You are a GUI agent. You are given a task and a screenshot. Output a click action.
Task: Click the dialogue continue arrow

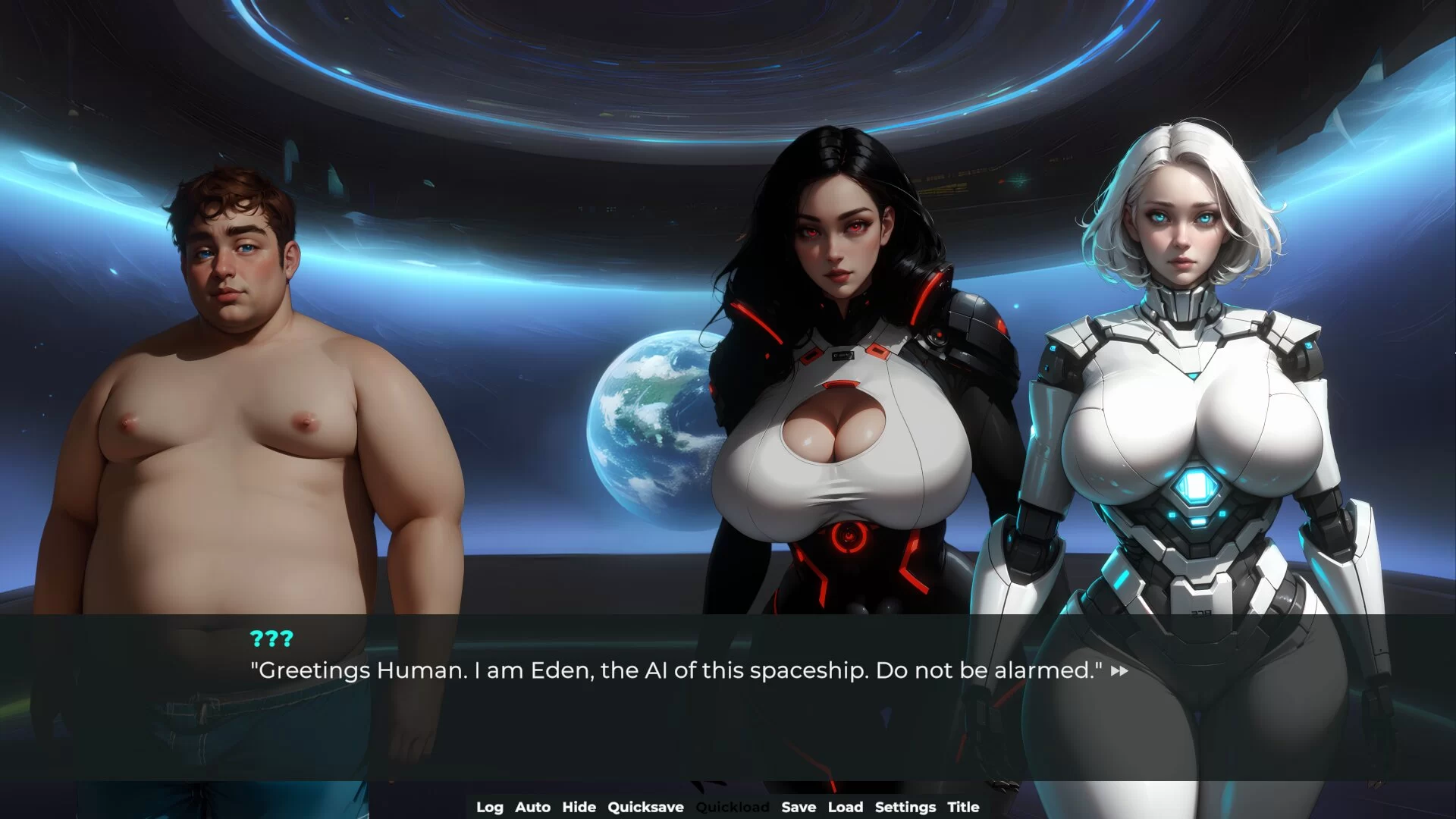(1119, 671)
